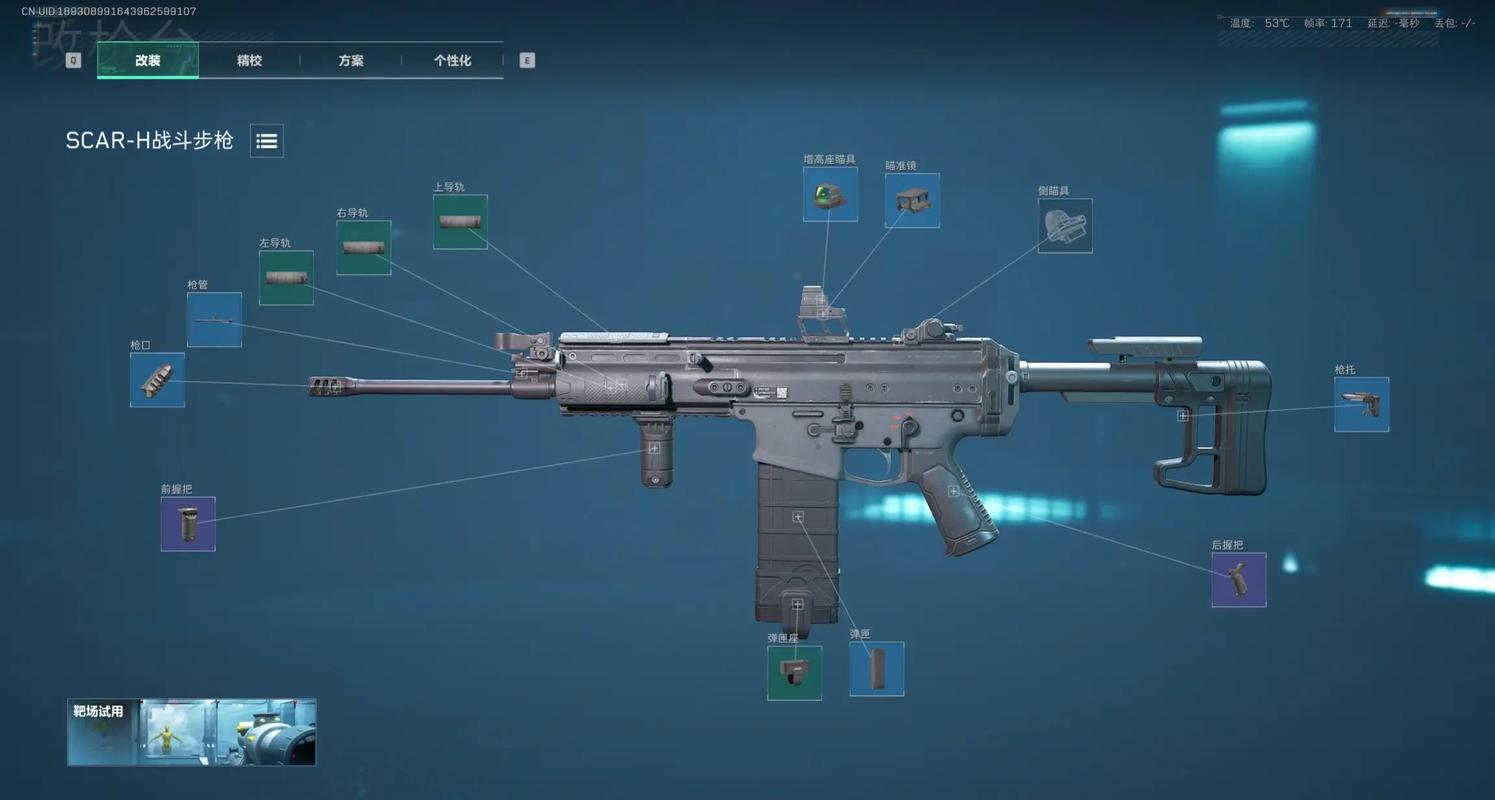This screenshot has width=1495, height=800.
Task: Open the 左导轨 left rail slot
Action: tap(286, 278)
